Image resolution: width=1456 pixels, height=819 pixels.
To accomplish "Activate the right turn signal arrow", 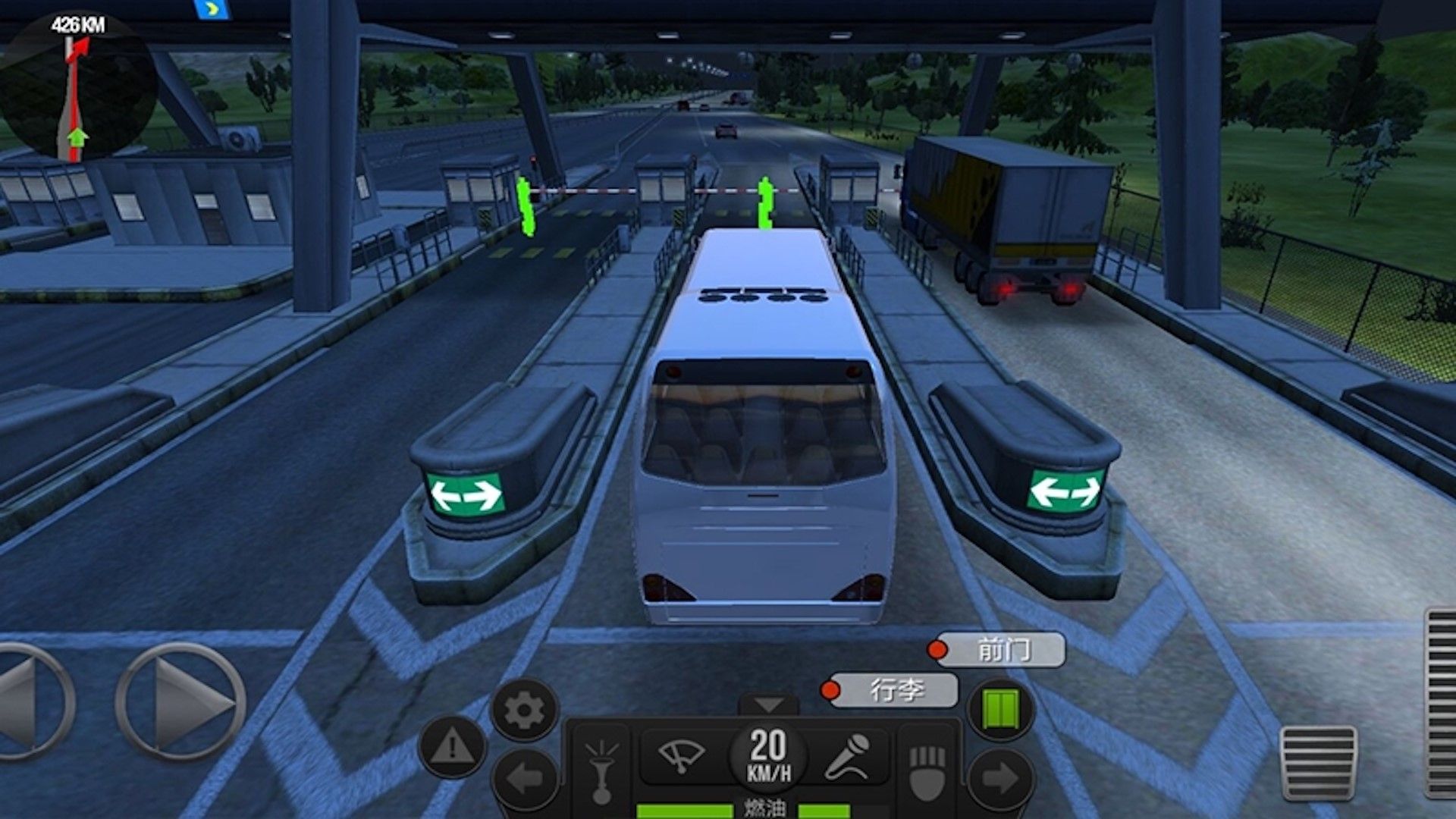I will click(x=1001, y=778).
